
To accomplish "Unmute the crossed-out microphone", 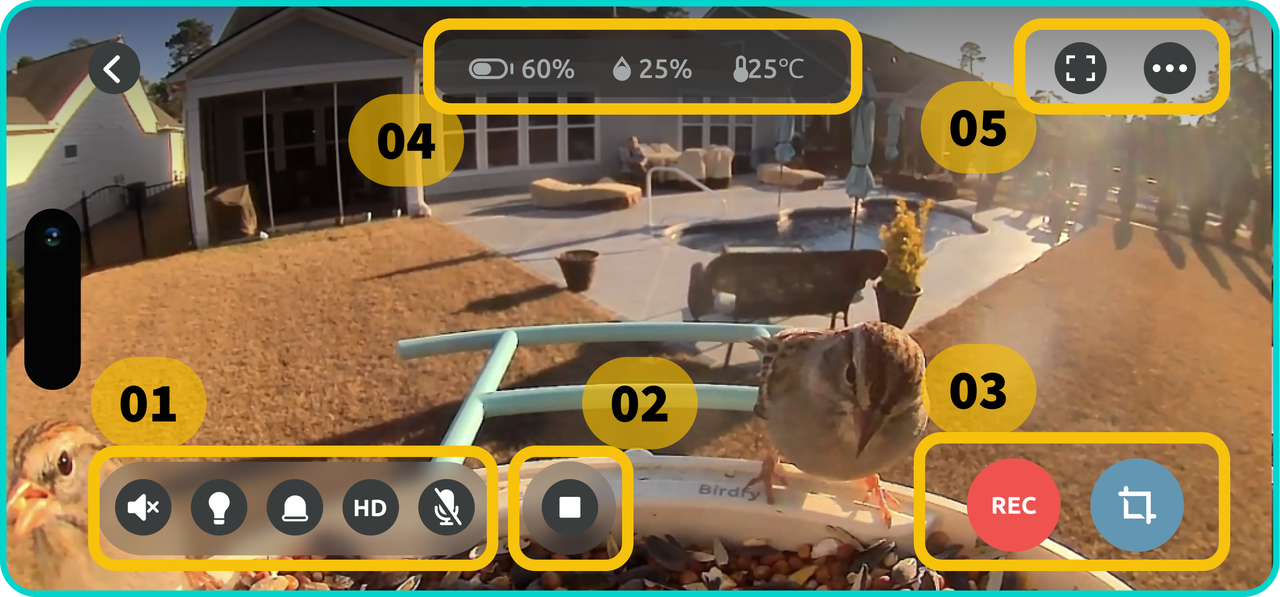I will 446,507.
